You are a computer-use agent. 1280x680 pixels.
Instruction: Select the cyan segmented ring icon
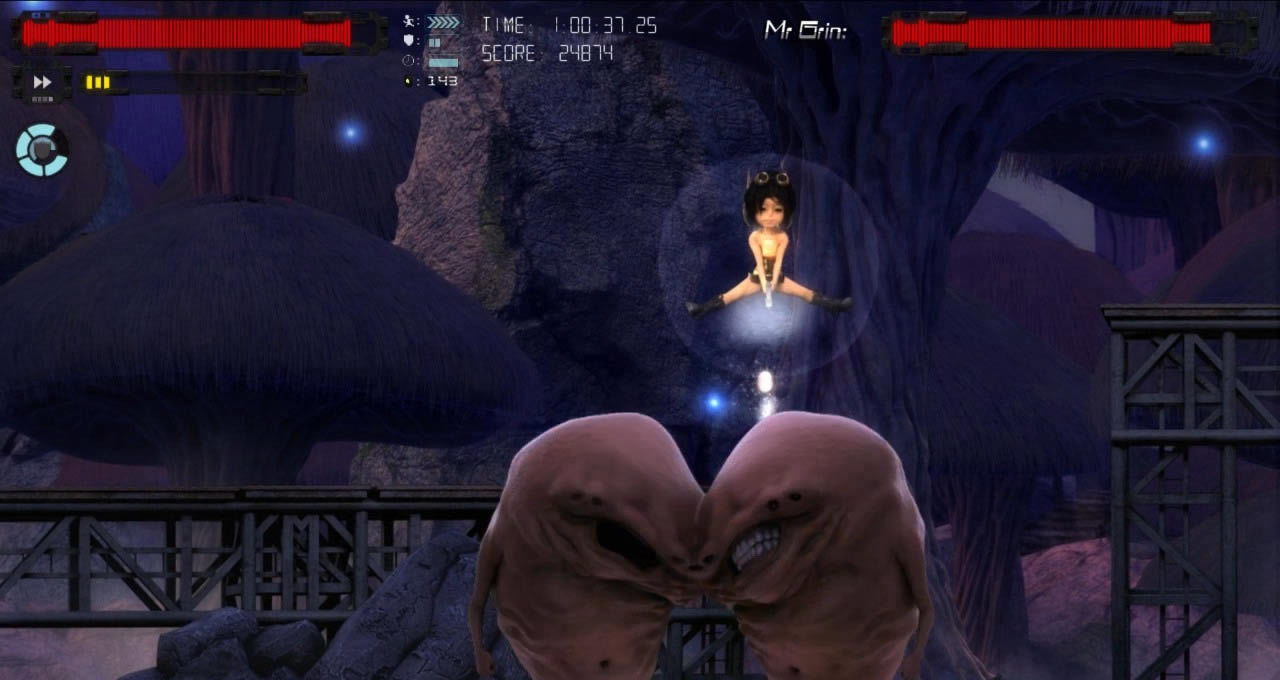(x=42, y=150)
